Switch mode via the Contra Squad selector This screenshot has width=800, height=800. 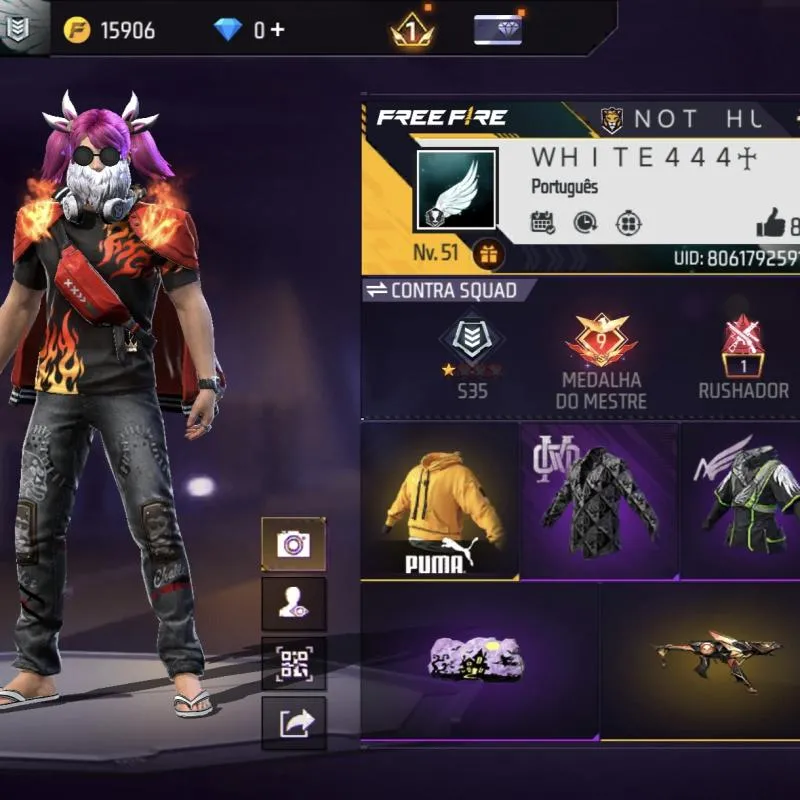441,291
